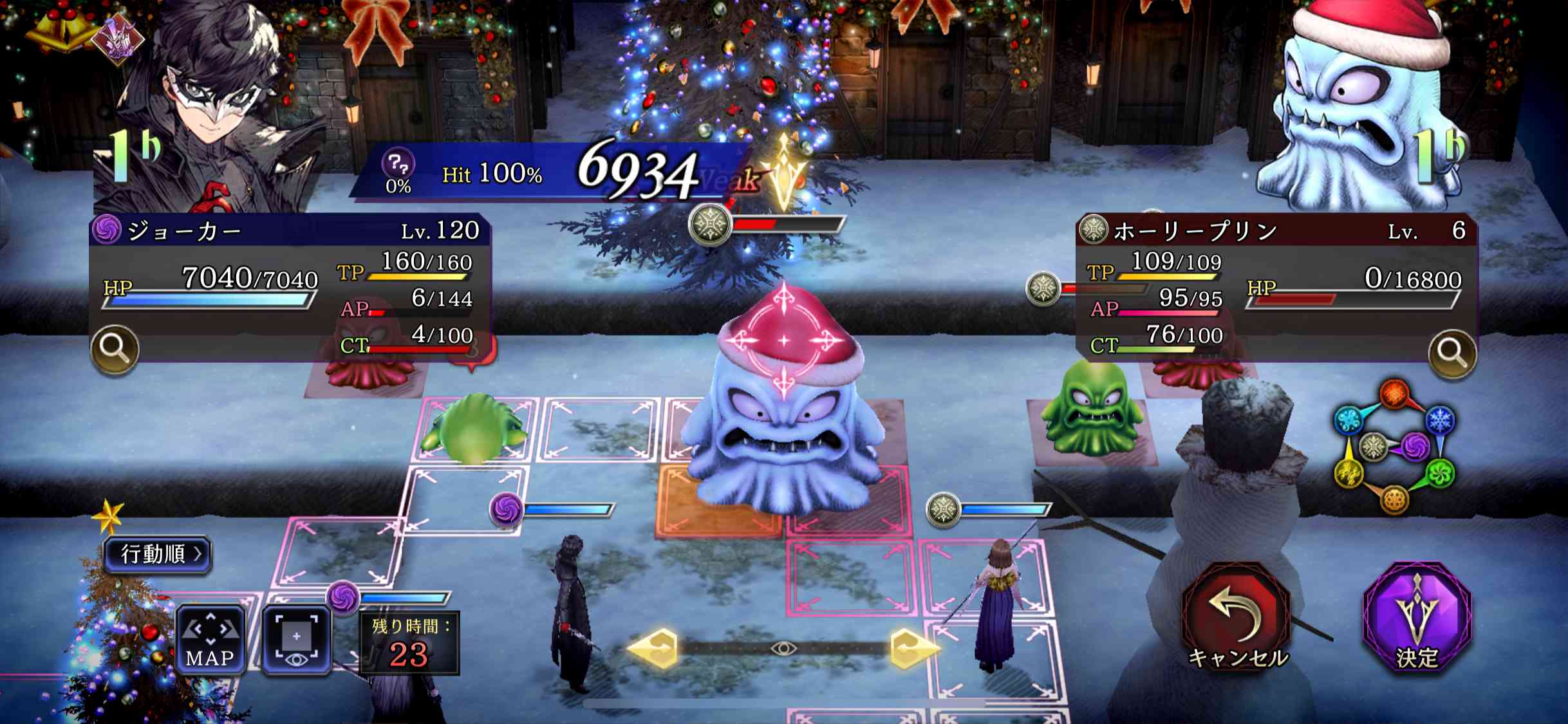Image resolution: width=1568 pixels, height=724 pixels.
Task: Select the fire element icon on the elemental wheel
Action: 1394,393
